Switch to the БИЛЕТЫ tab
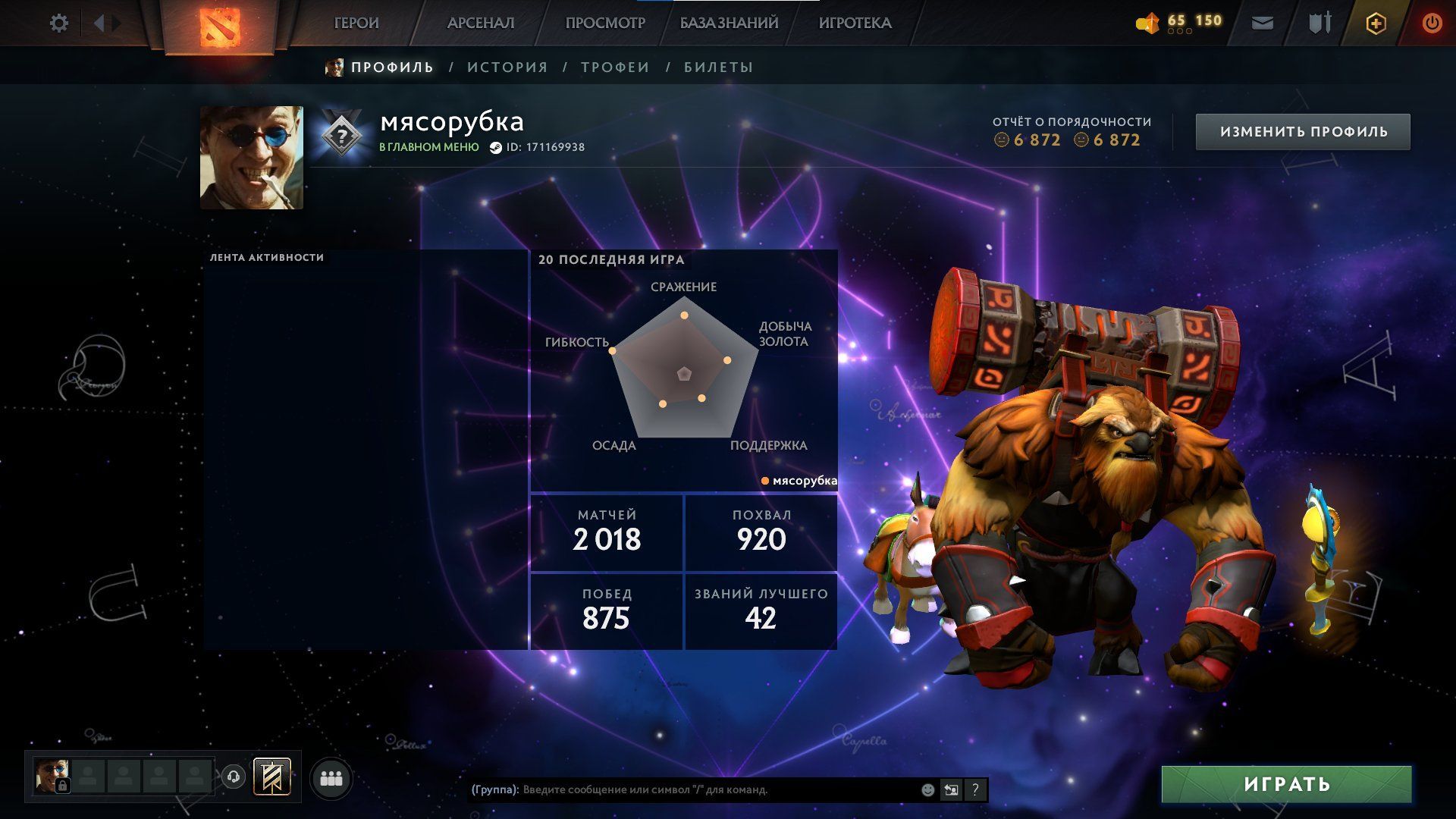This screenshot has height=819, width=1456. (718, 67)
